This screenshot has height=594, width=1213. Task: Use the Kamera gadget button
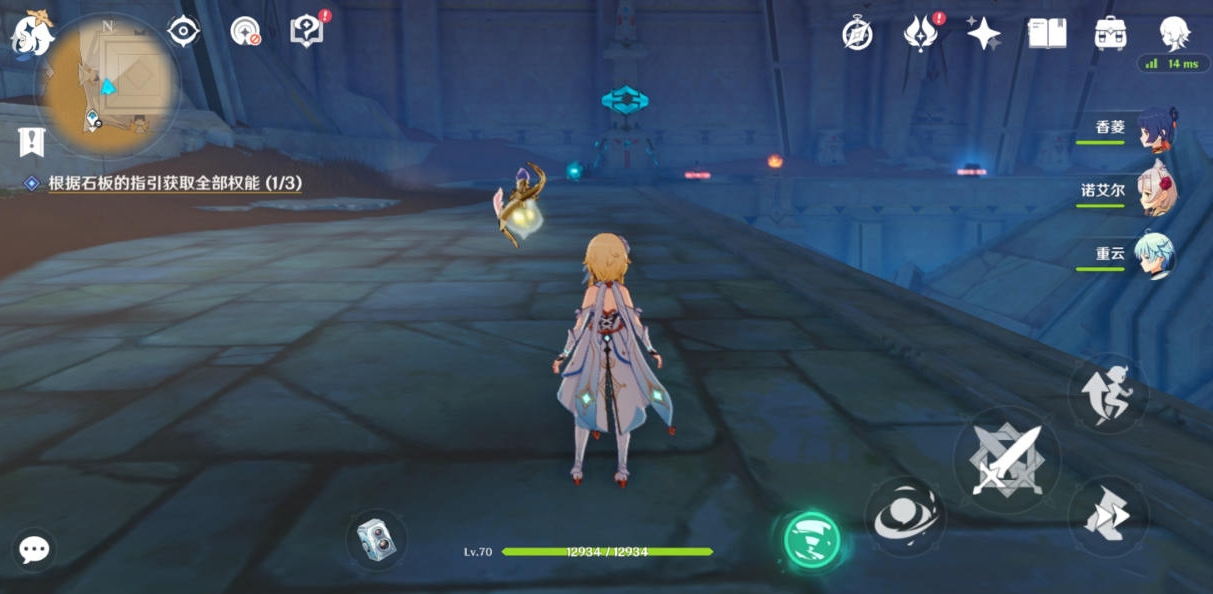click(376, 539)
